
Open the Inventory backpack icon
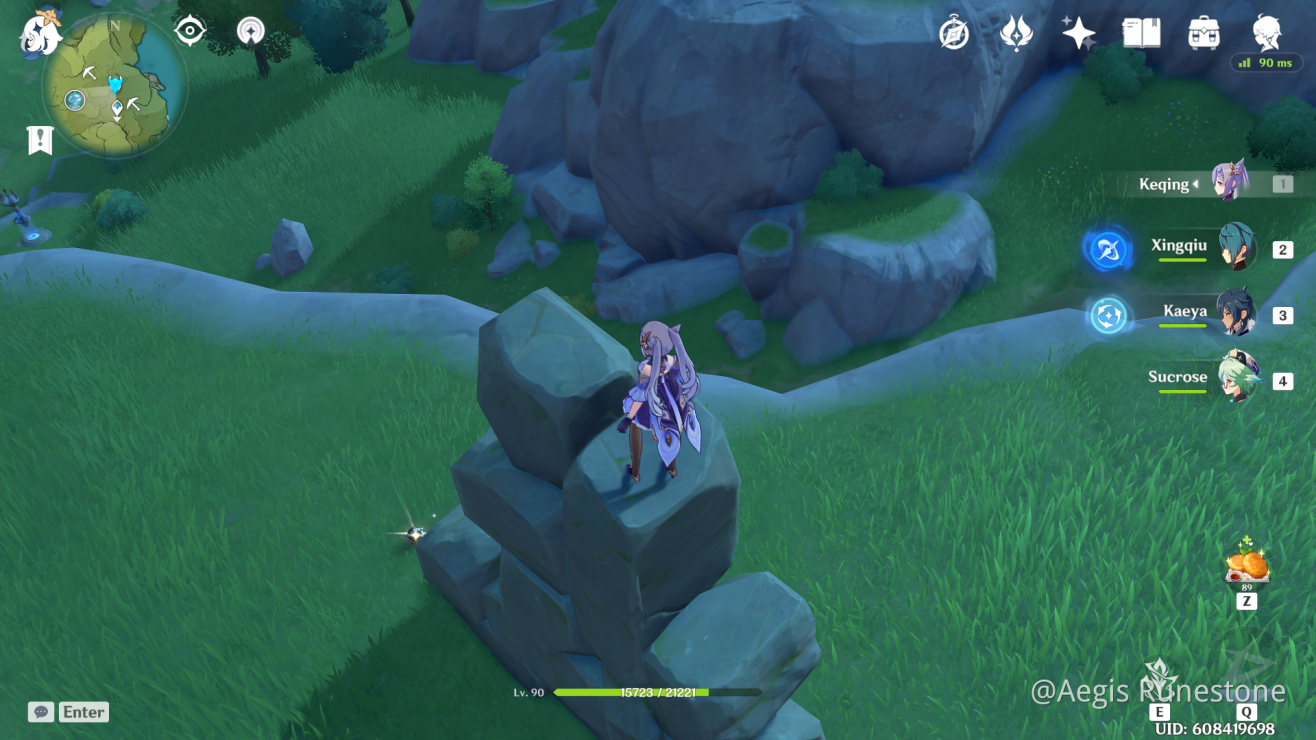(x=1203, y=34)
